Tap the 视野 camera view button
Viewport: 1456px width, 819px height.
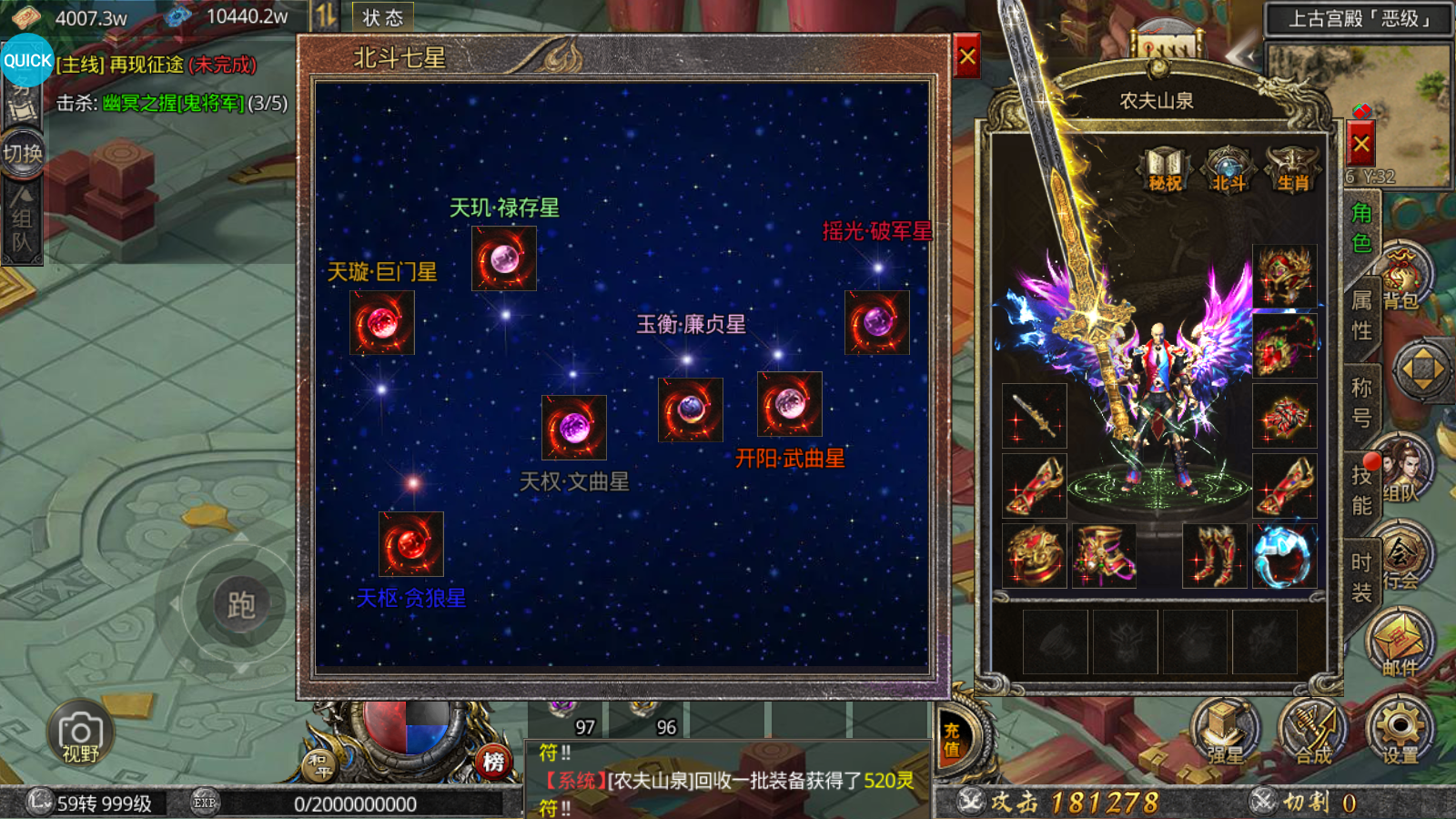tap(80, 735)
